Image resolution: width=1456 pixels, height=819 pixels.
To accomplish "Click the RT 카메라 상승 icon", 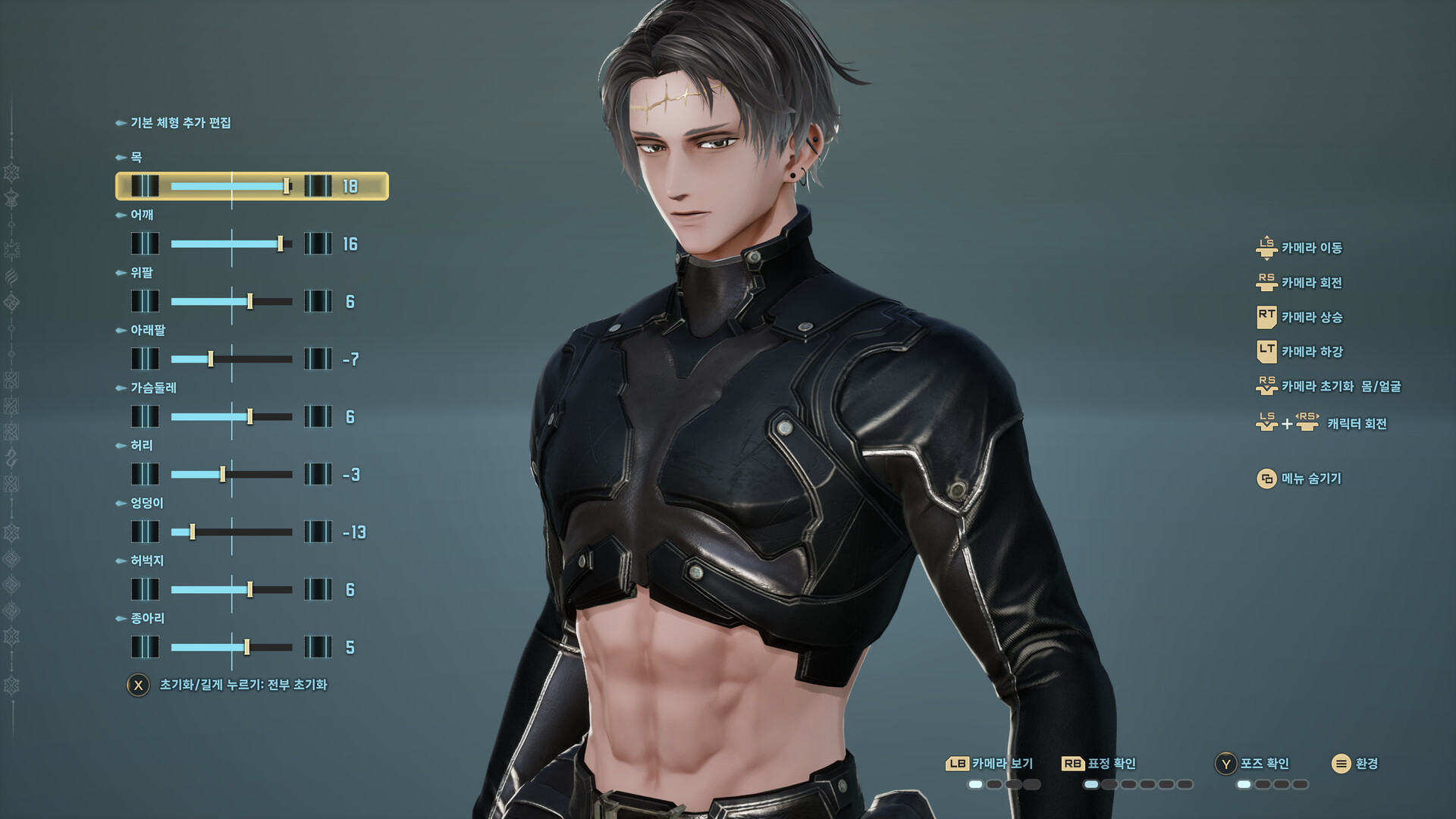I will (x=1266, y=318).
